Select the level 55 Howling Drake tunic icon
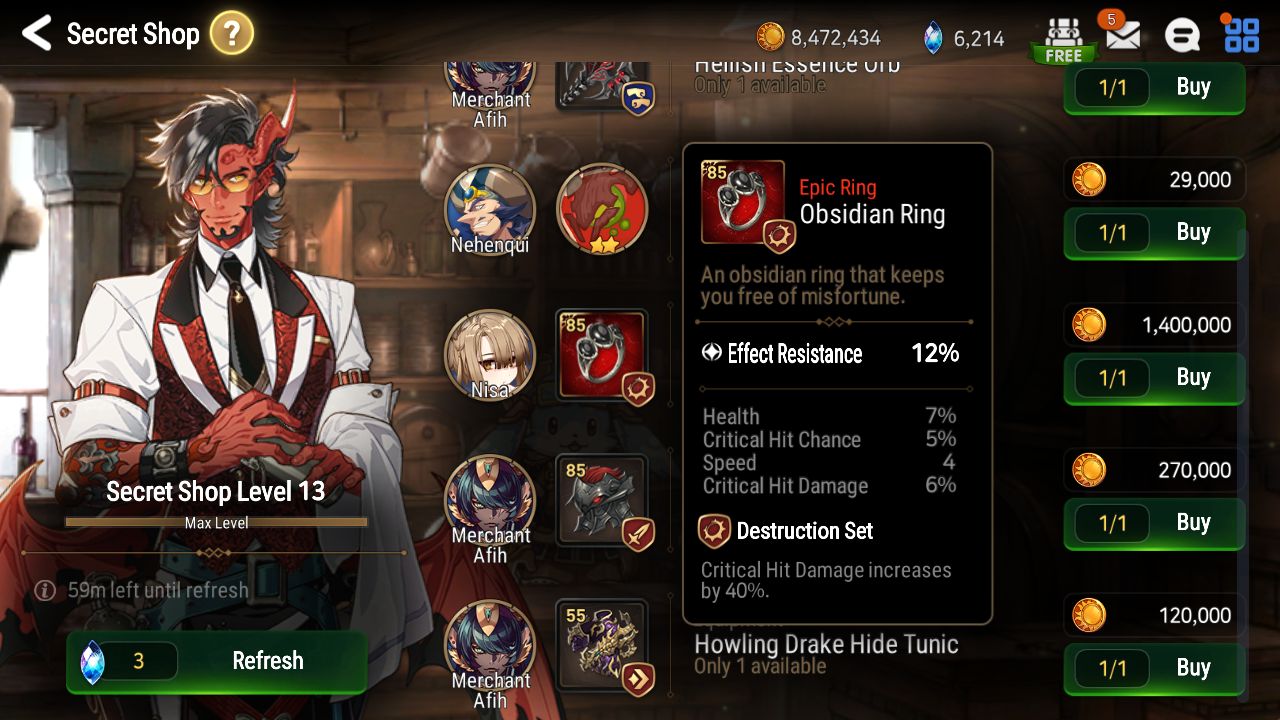 point(602,646)
